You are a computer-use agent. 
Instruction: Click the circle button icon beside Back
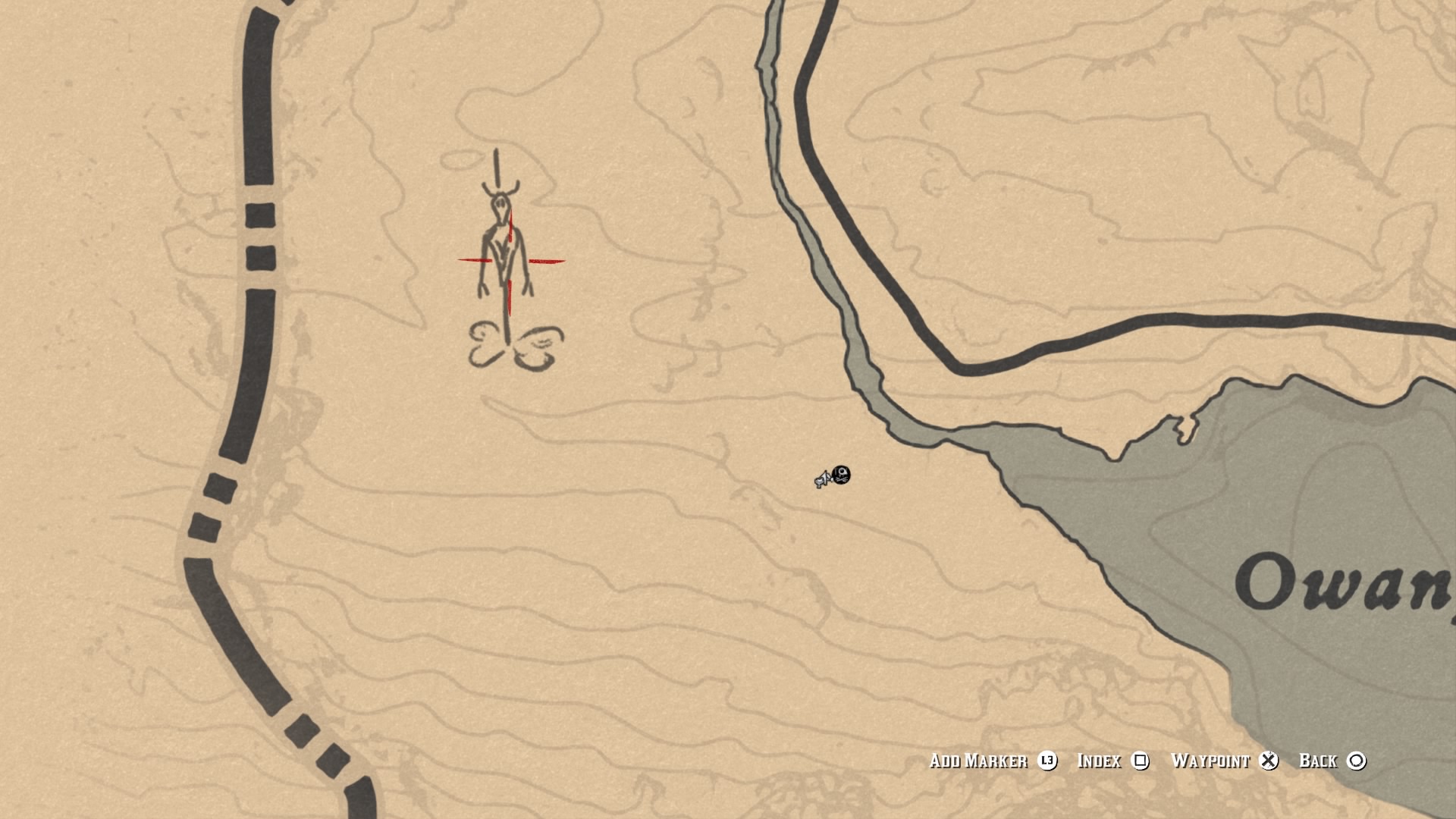coord(1357,761)
